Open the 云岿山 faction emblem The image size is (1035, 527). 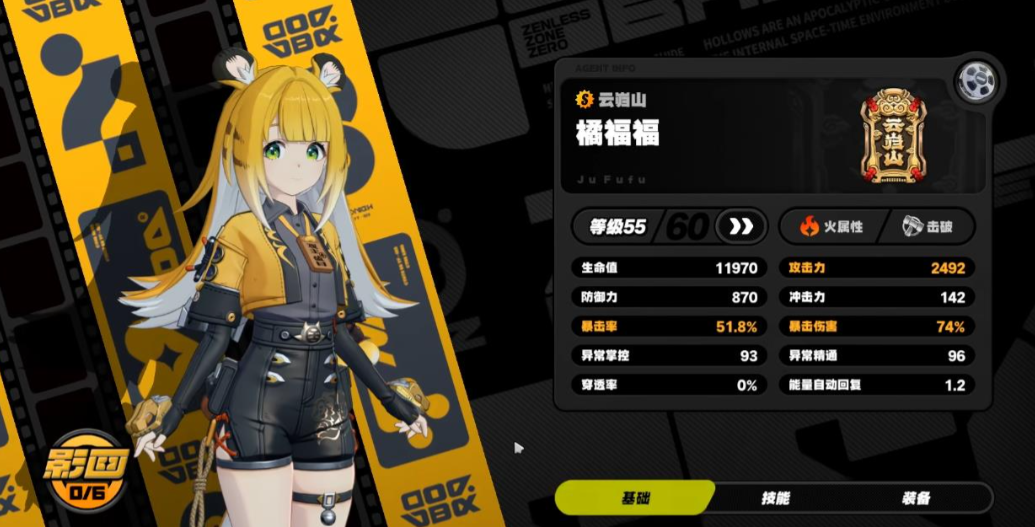[x=892, y=135]
